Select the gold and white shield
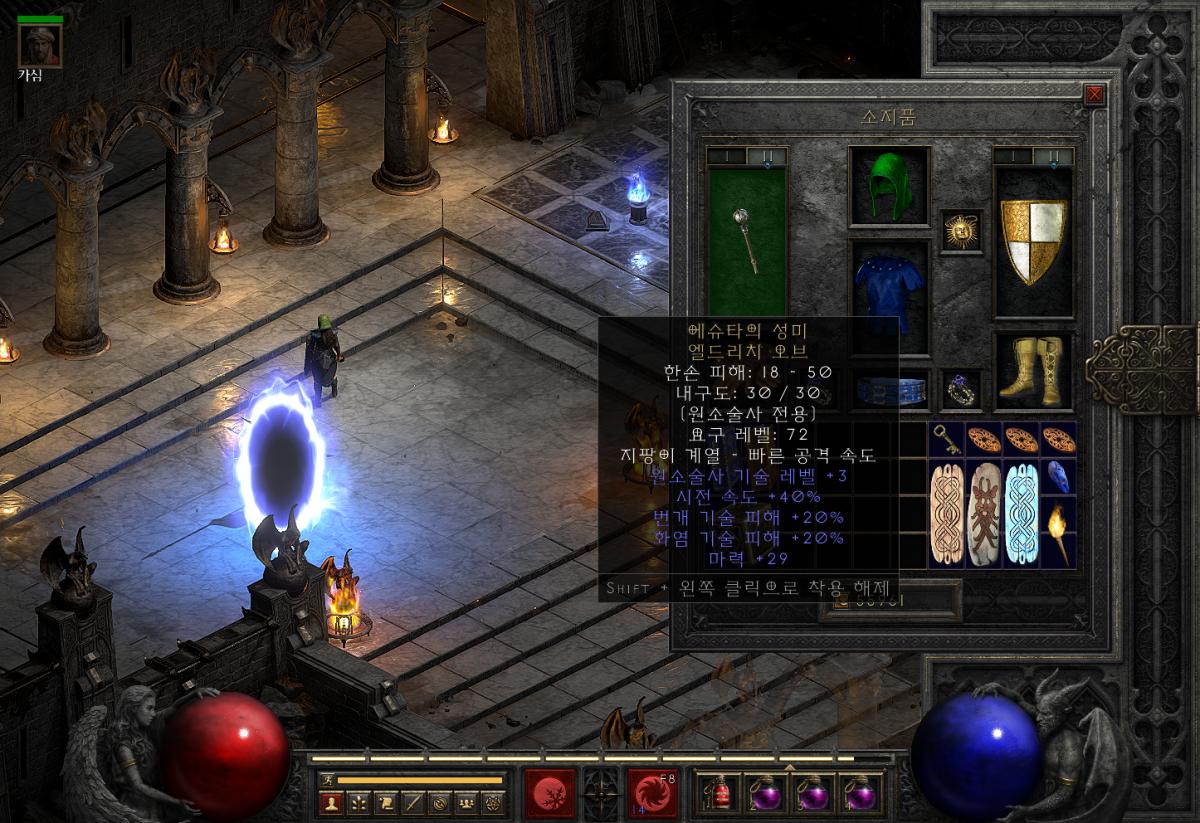1200x823 pixels. click(x=1033, y=240)
